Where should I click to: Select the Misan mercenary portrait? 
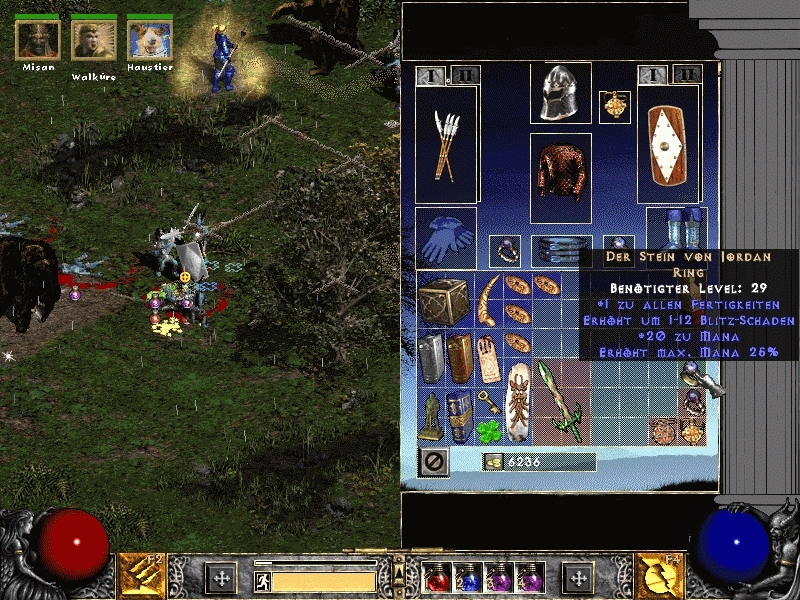tap(38, 38)
